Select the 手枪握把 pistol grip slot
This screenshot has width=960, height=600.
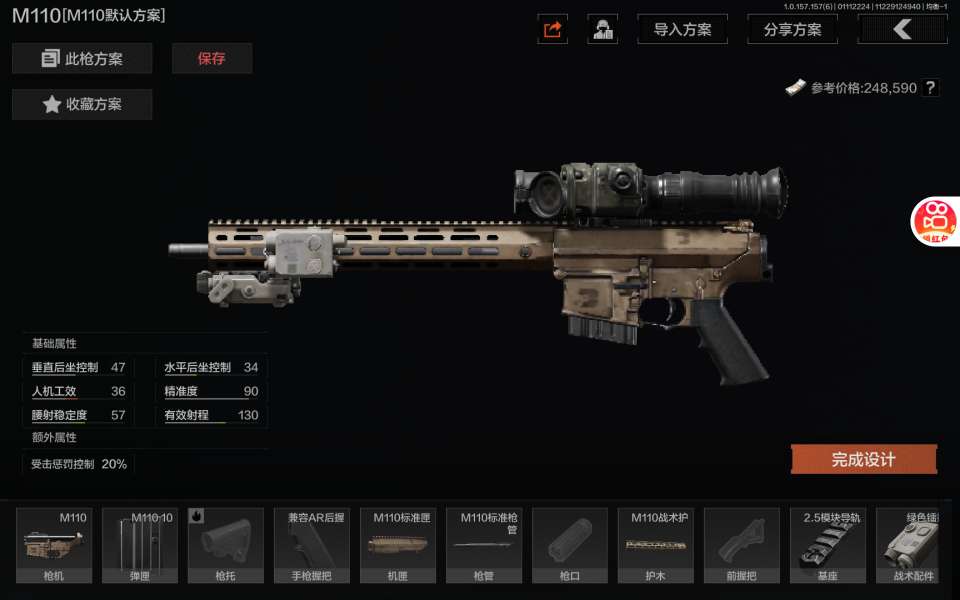[x=312, y=546]
